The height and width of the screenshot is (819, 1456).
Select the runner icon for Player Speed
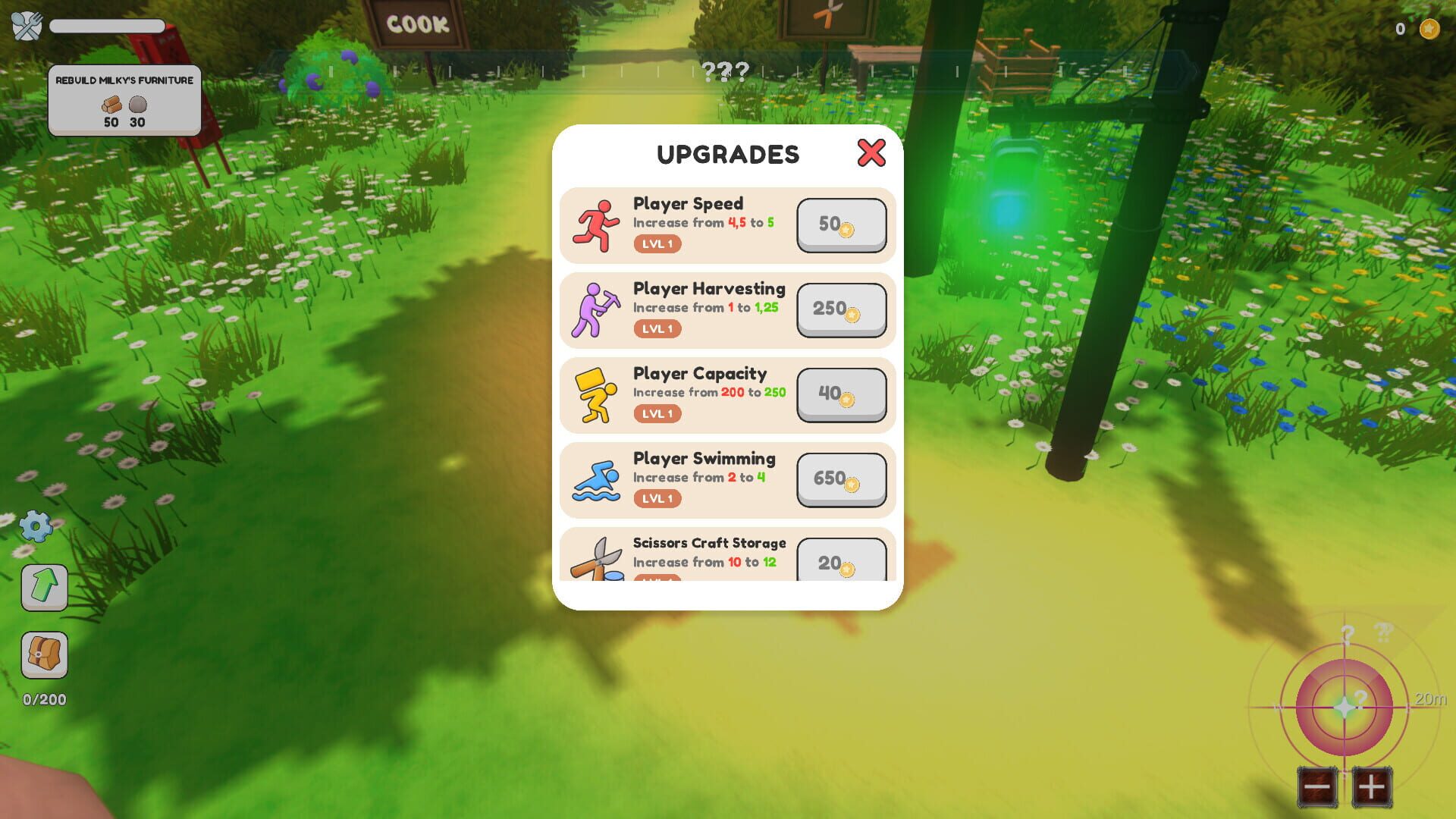click(598, 224)
